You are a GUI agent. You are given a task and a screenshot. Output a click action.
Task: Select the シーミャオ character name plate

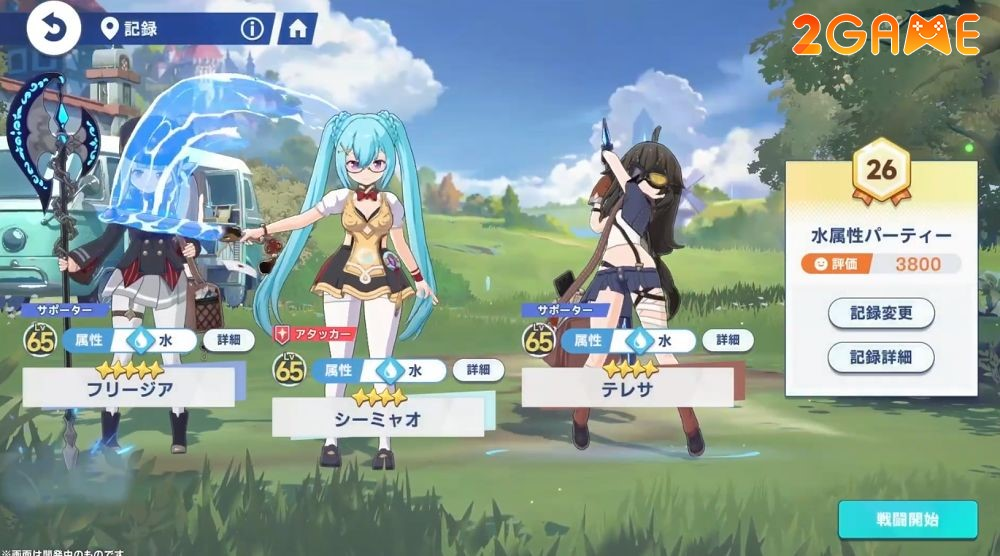pyautogui.click(x=377, y=418)
